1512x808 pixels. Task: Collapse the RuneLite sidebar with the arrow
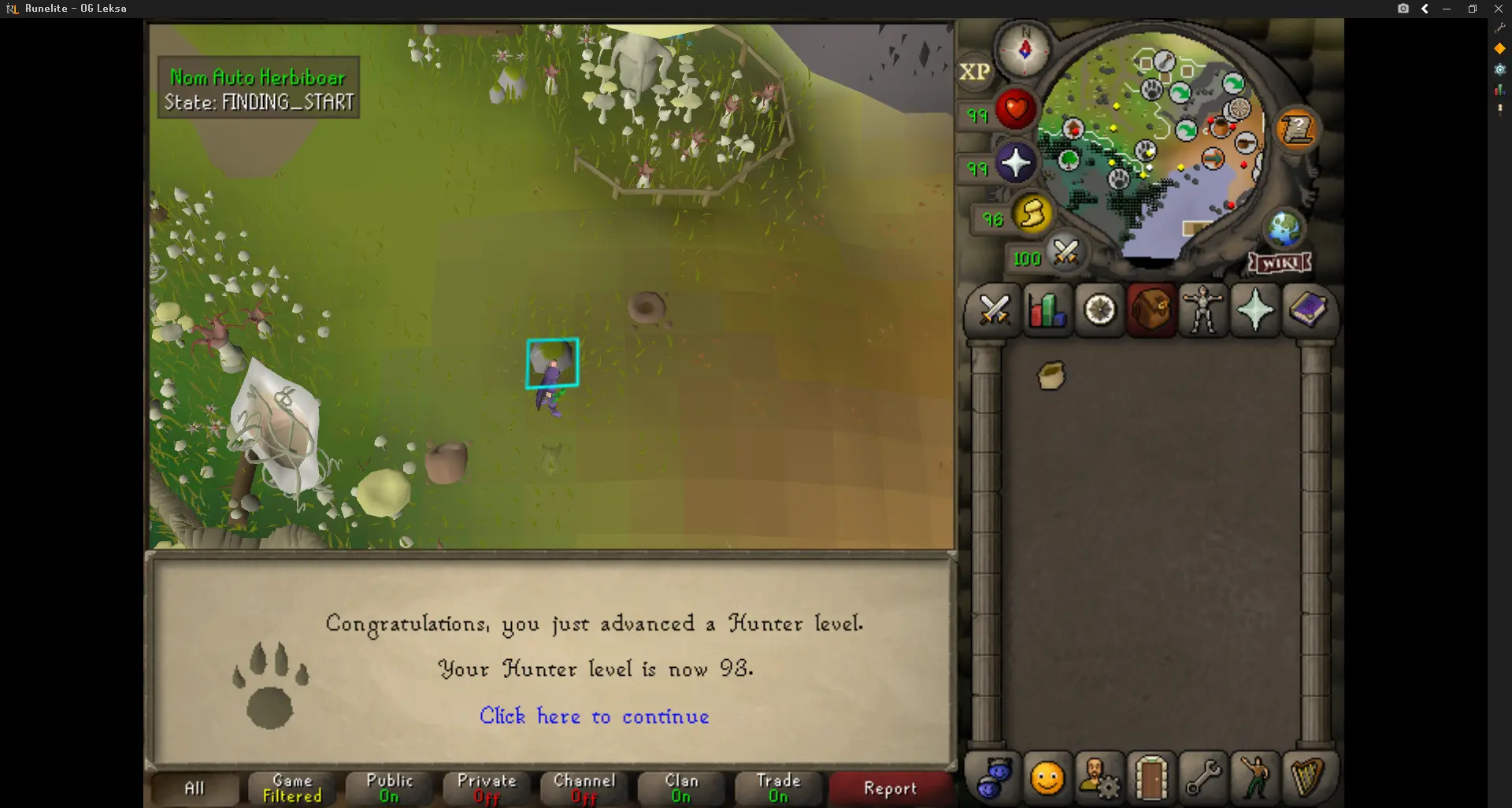(x=1425, y=9)
